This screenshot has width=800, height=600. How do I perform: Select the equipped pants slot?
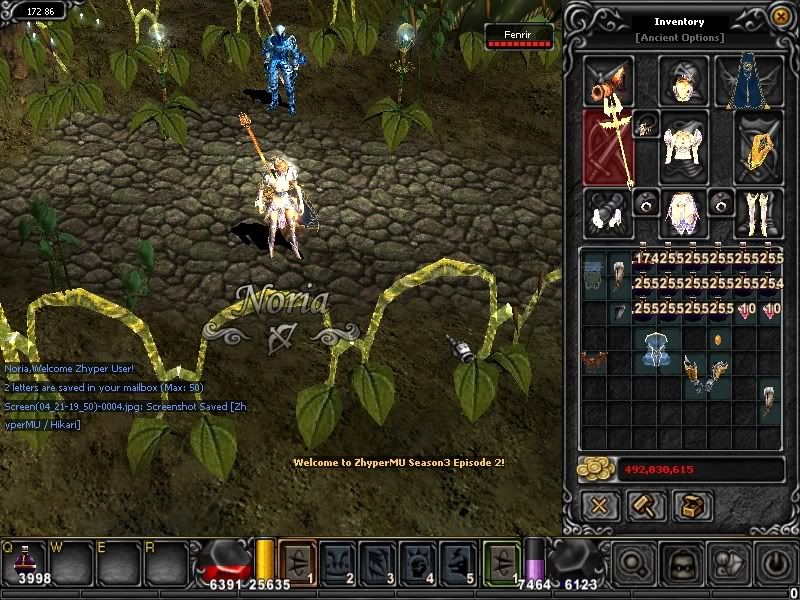coord(683,212)
